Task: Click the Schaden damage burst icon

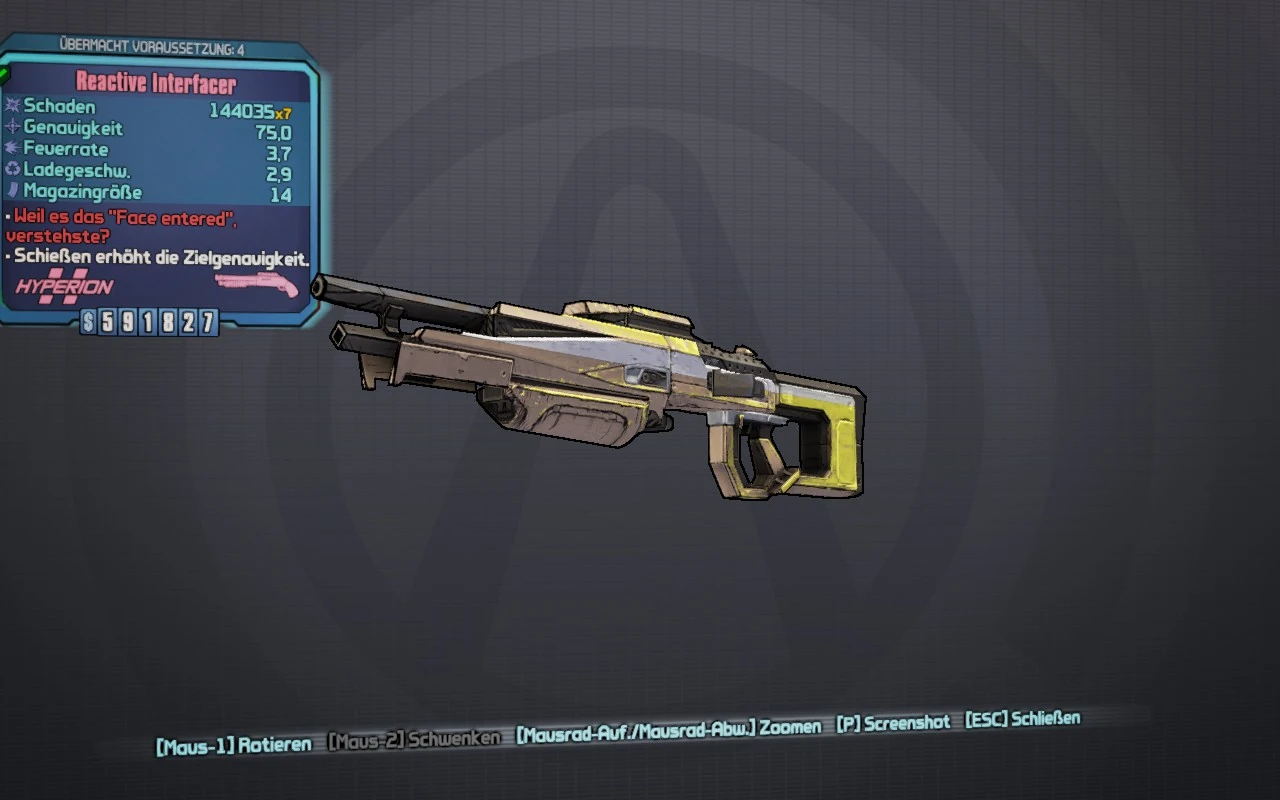Action: 11,107
